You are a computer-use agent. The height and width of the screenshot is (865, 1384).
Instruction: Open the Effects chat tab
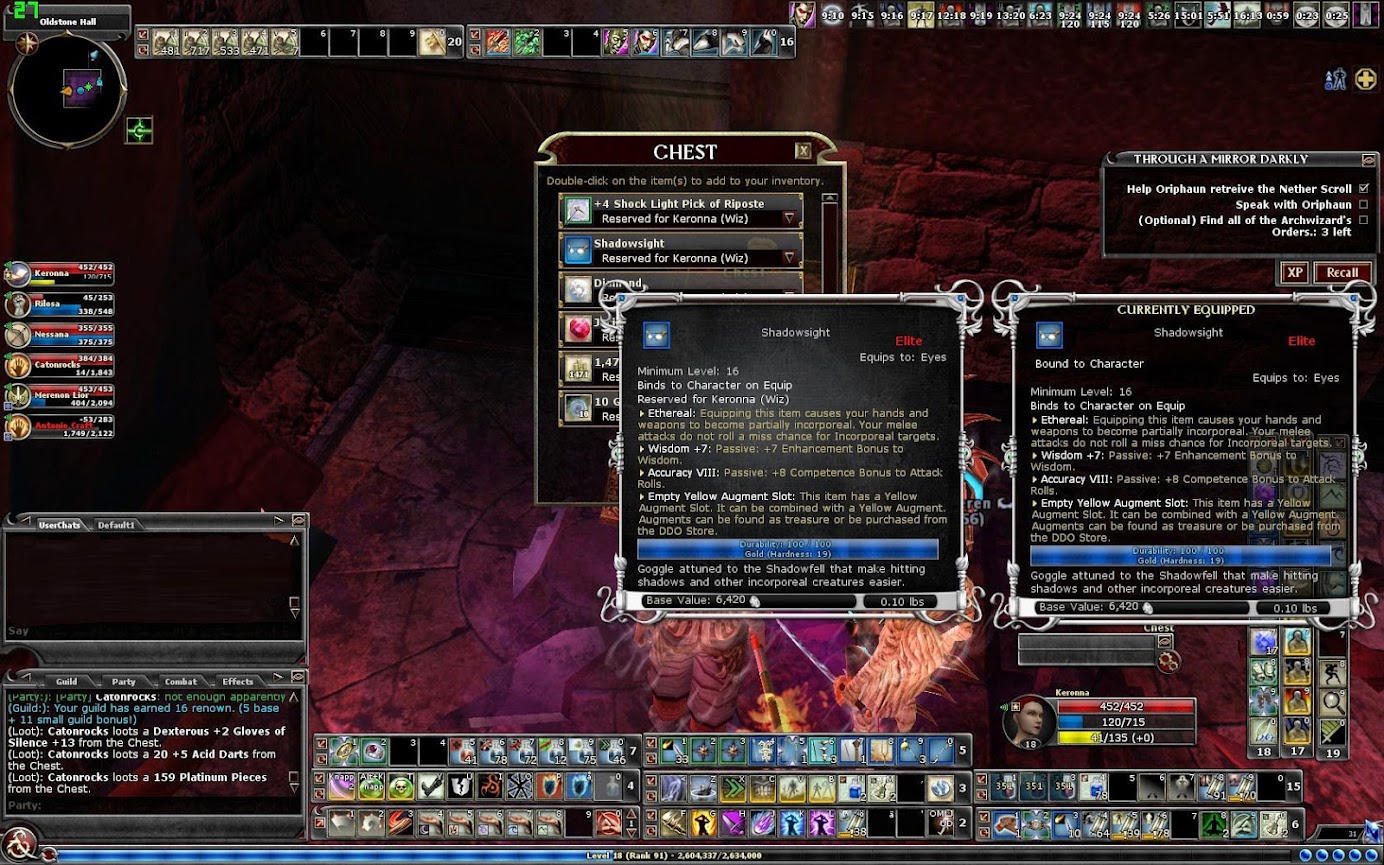pyautogui.click(x=238, y=681)
